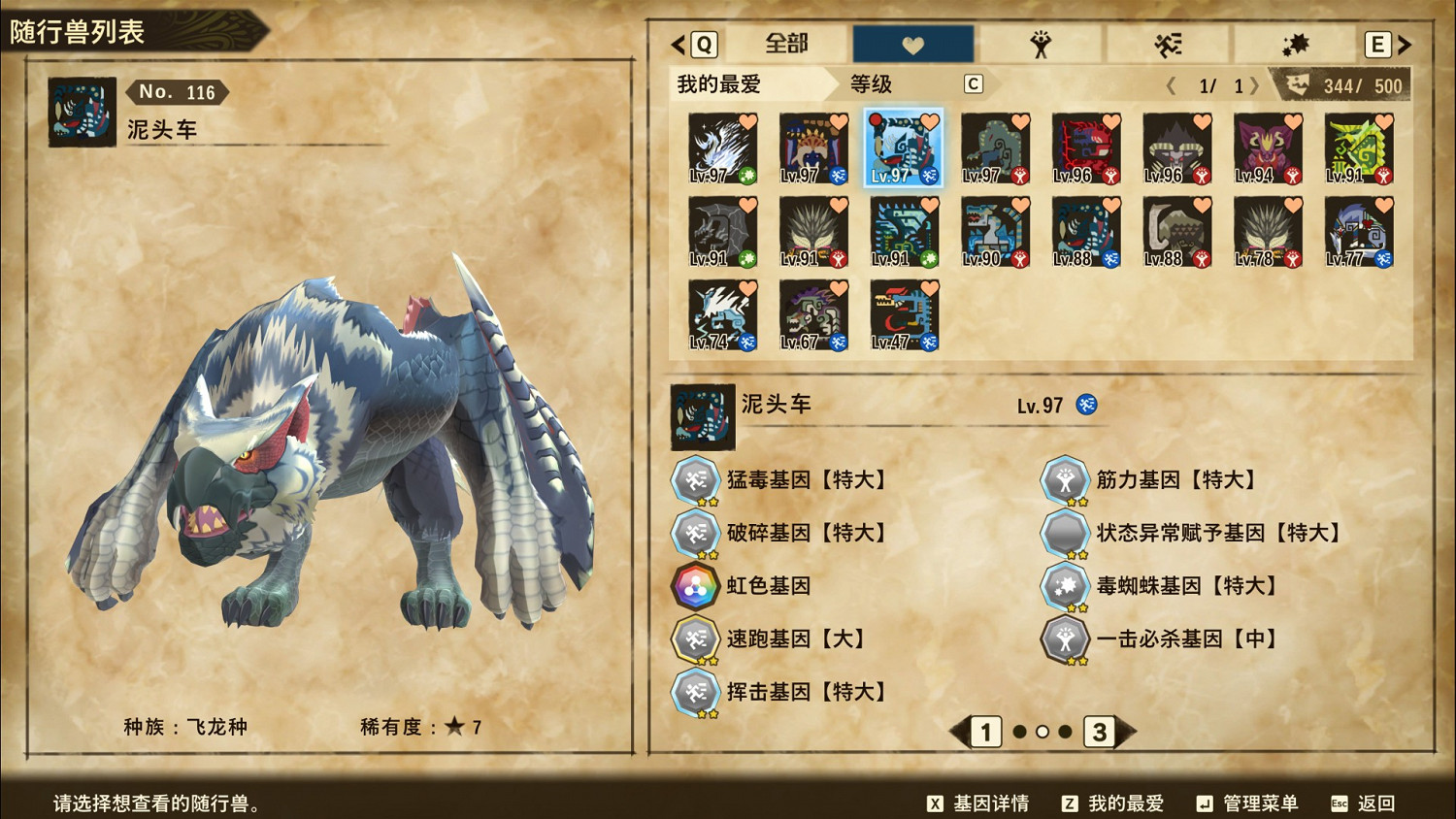1456x819 pixels.
Task: Click the left chevron beside the 1/1 page counter
Action: pyautogui.click(x=1171, y=85)
